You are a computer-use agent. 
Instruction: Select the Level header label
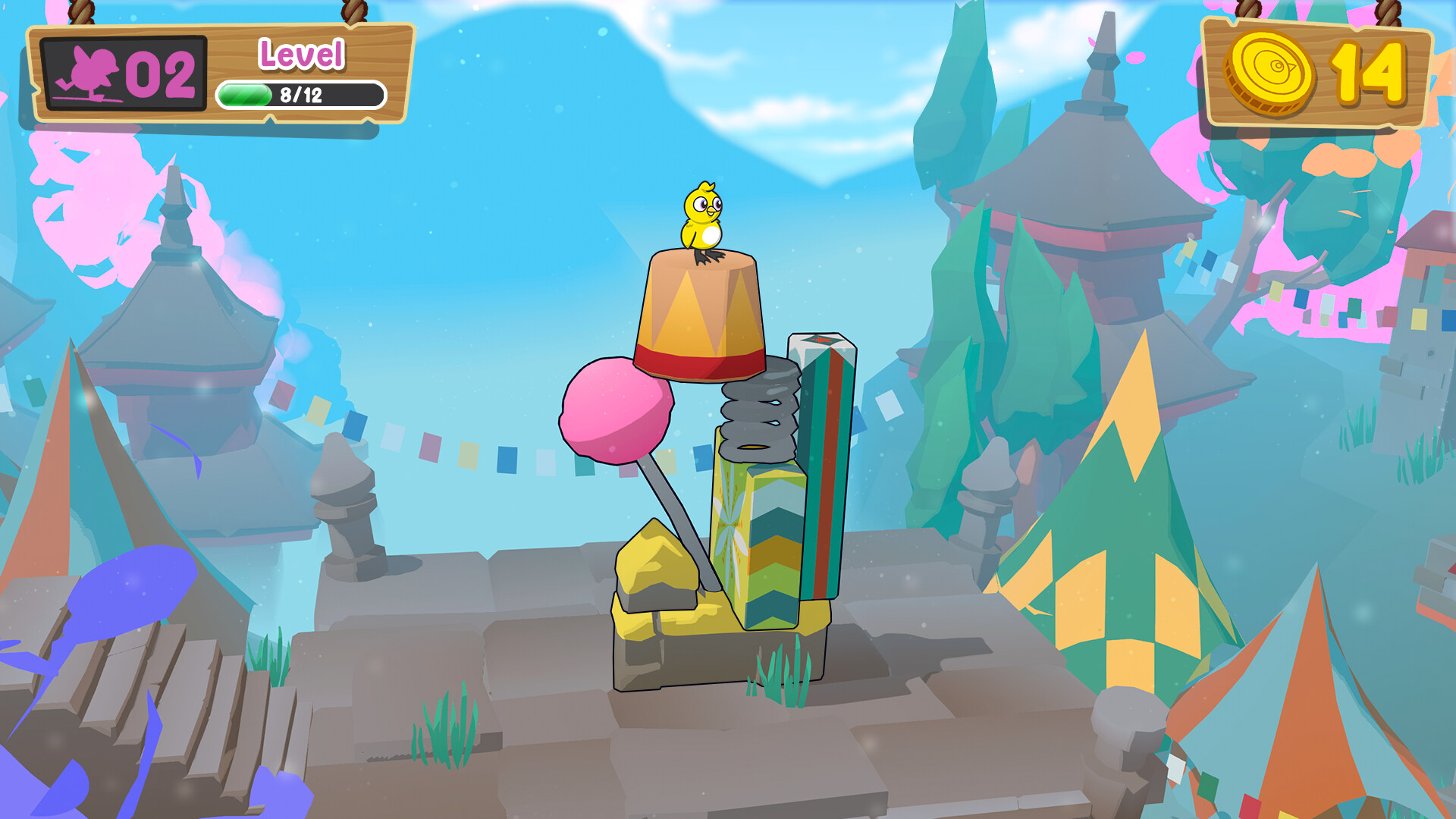(x=302, y=54)
